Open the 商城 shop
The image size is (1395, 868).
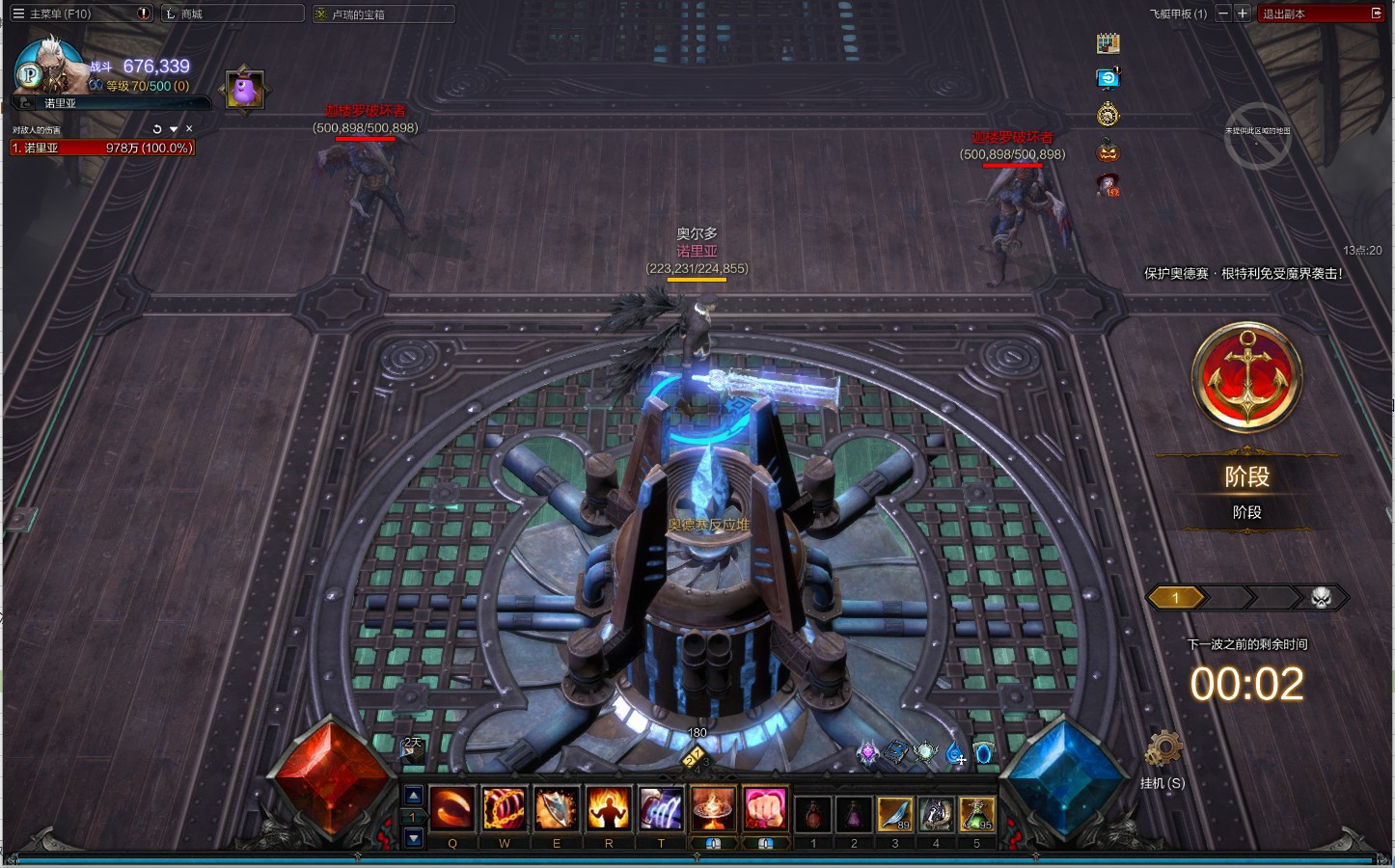click(191, 14)
